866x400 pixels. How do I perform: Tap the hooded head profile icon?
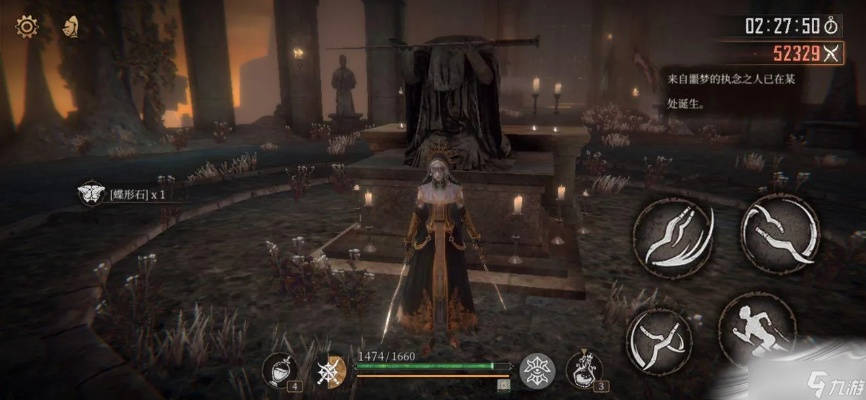(71, 27)
